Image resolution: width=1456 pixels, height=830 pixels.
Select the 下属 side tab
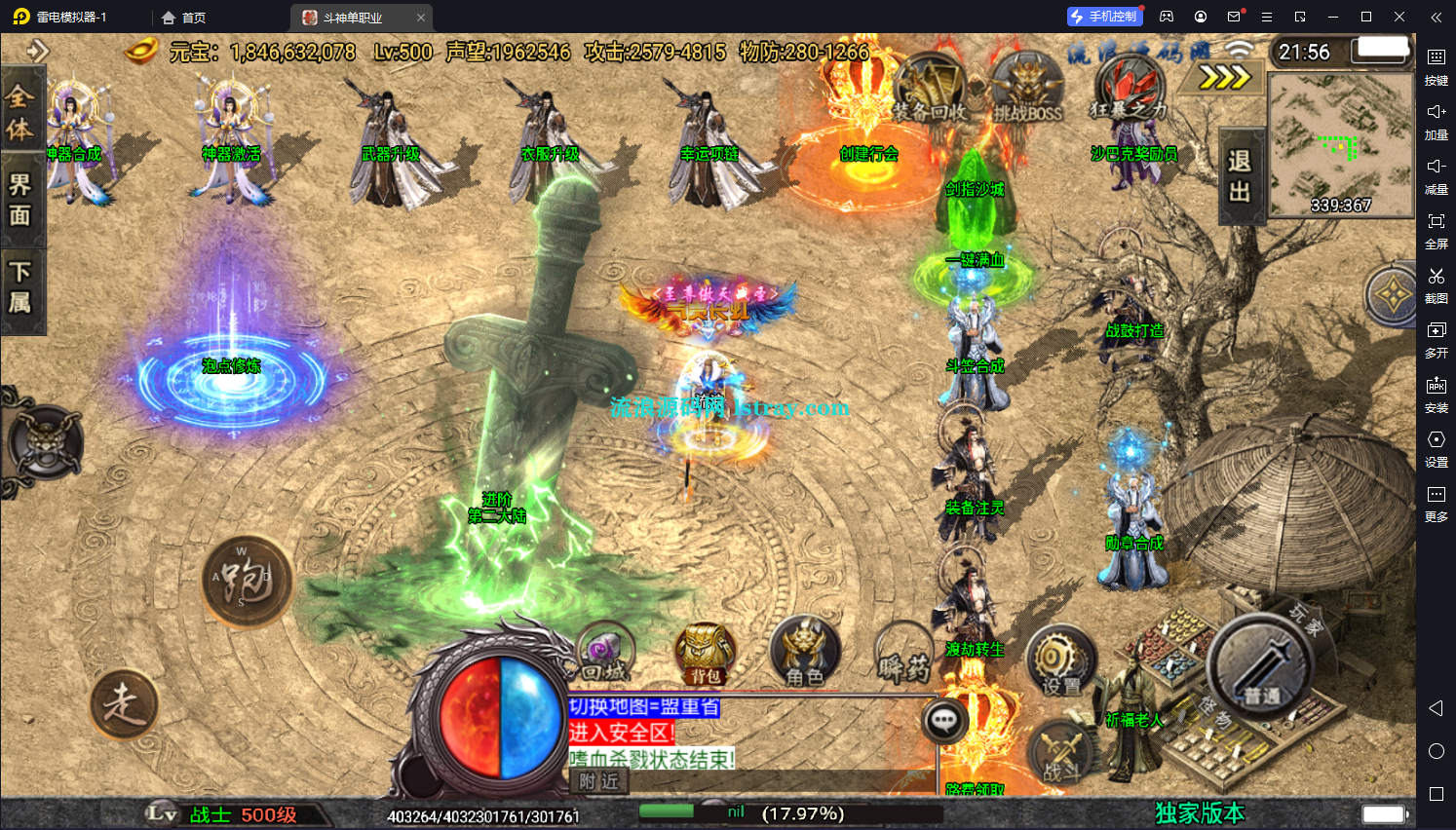coord(20,286)
